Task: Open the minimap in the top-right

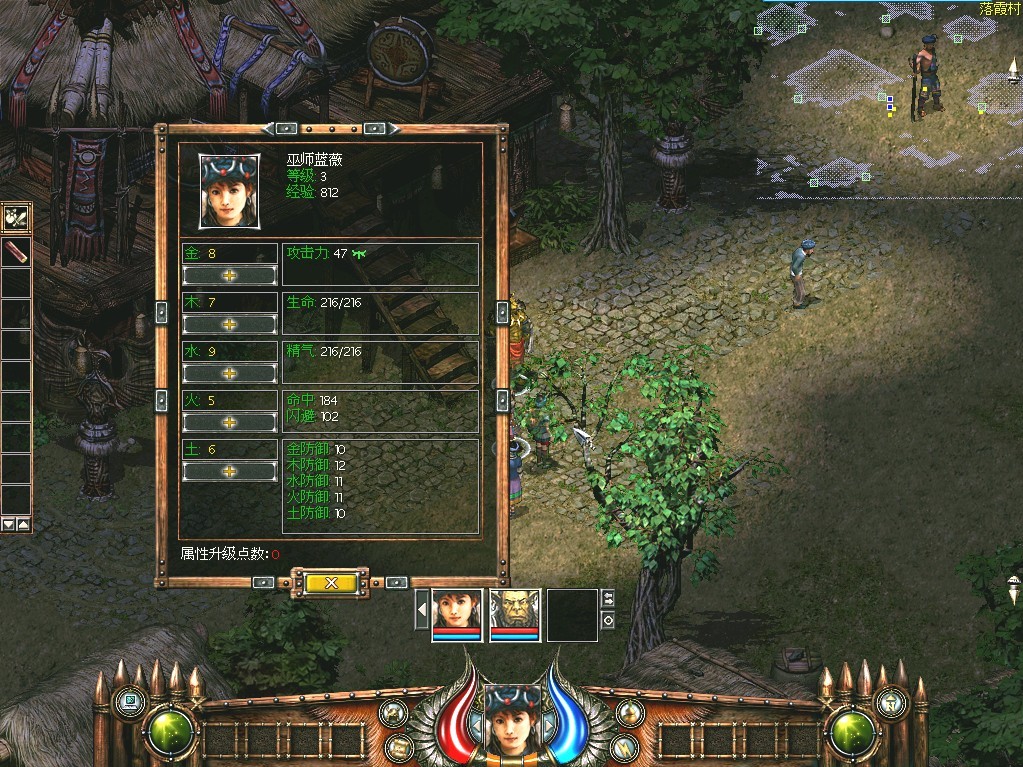Action: pyautogui.click(x=888, y=100)
